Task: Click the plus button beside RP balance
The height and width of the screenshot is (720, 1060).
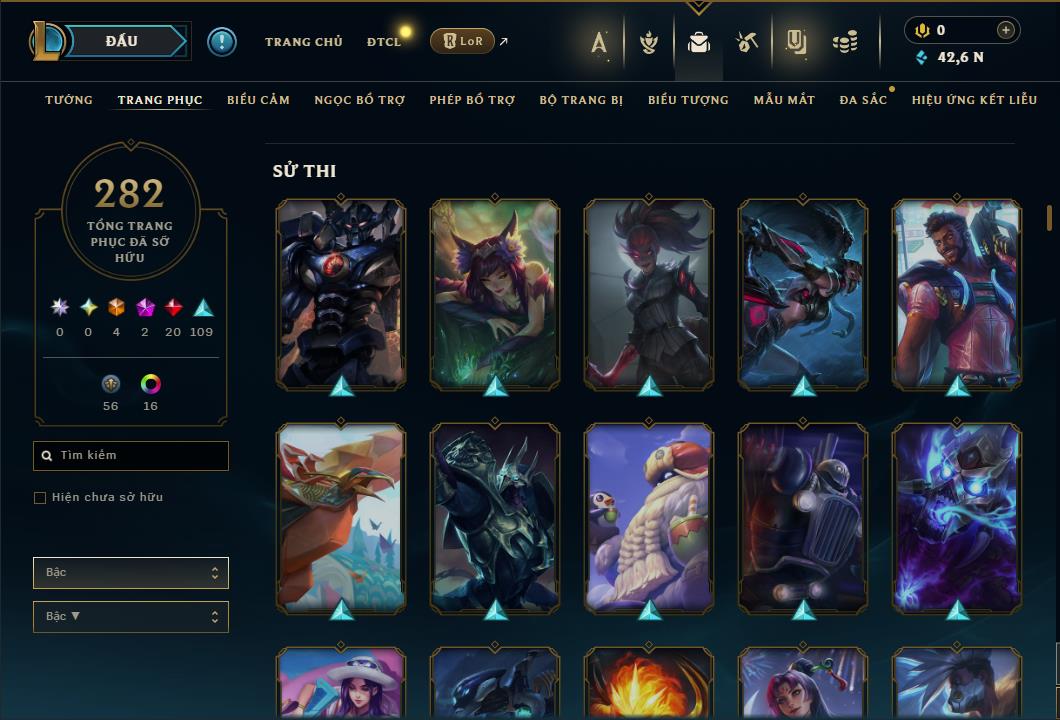Action: coord(1005,30)
